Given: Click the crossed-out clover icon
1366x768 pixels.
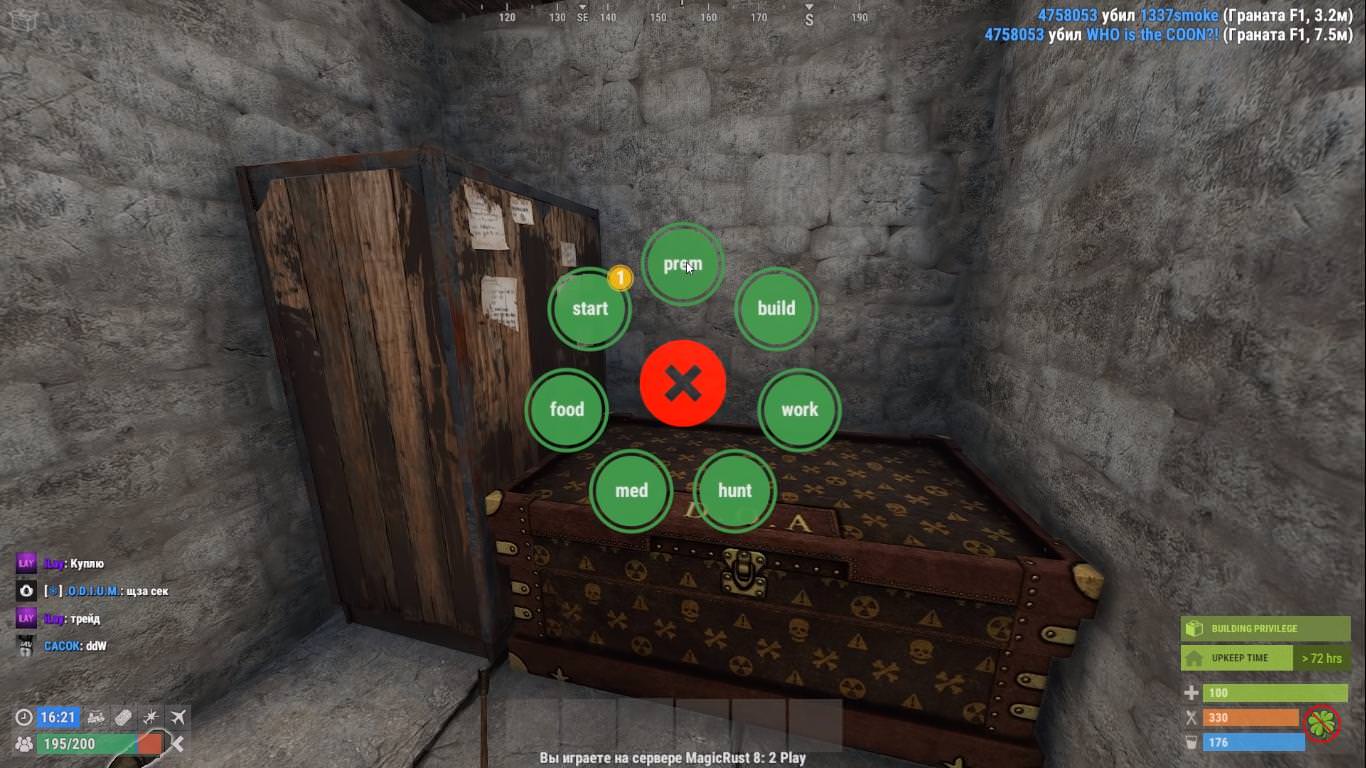Looking at the screenshot, I should [x=1323, y=723].
